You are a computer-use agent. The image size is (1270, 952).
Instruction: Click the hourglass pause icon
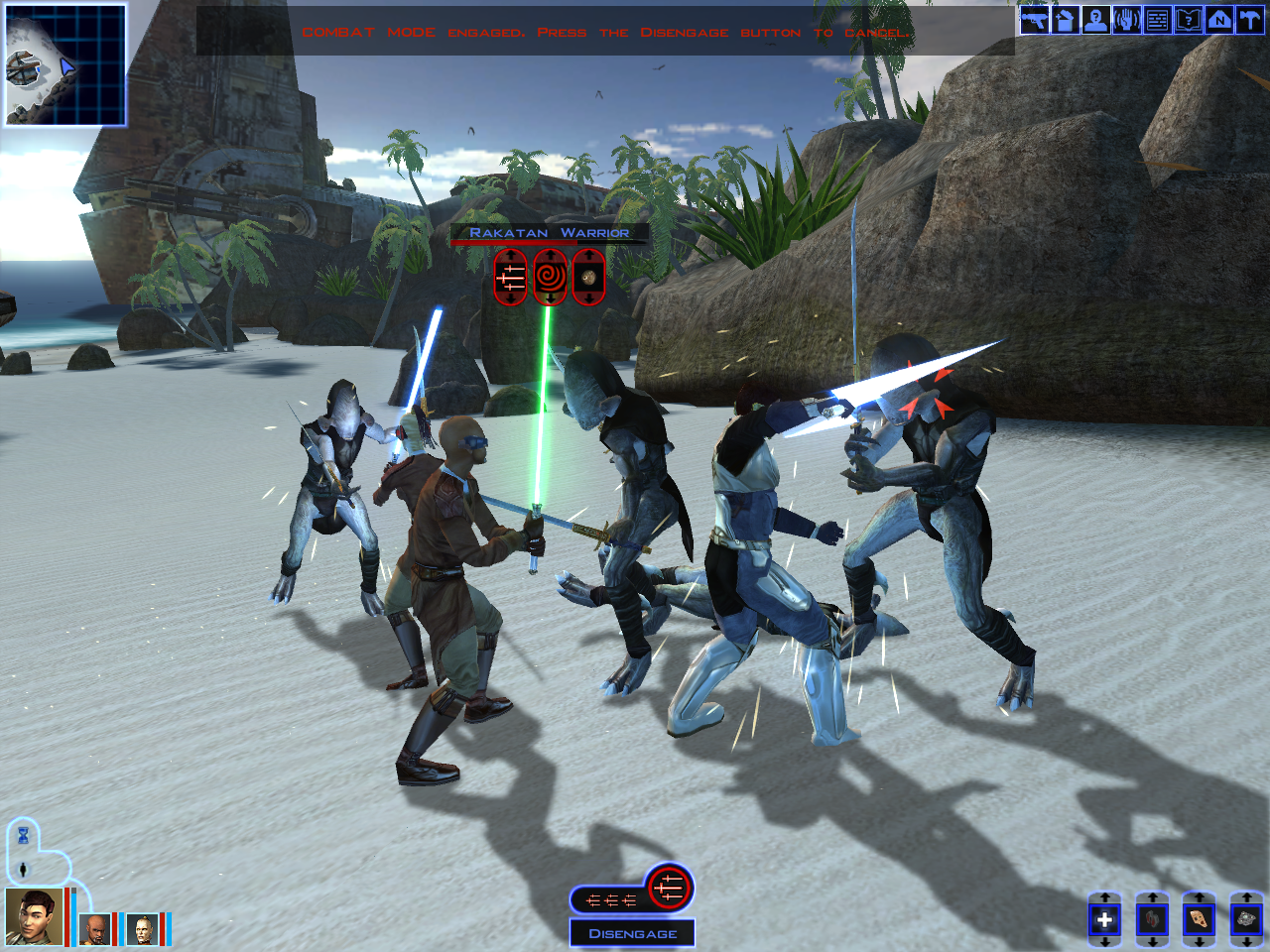point(23,836)
